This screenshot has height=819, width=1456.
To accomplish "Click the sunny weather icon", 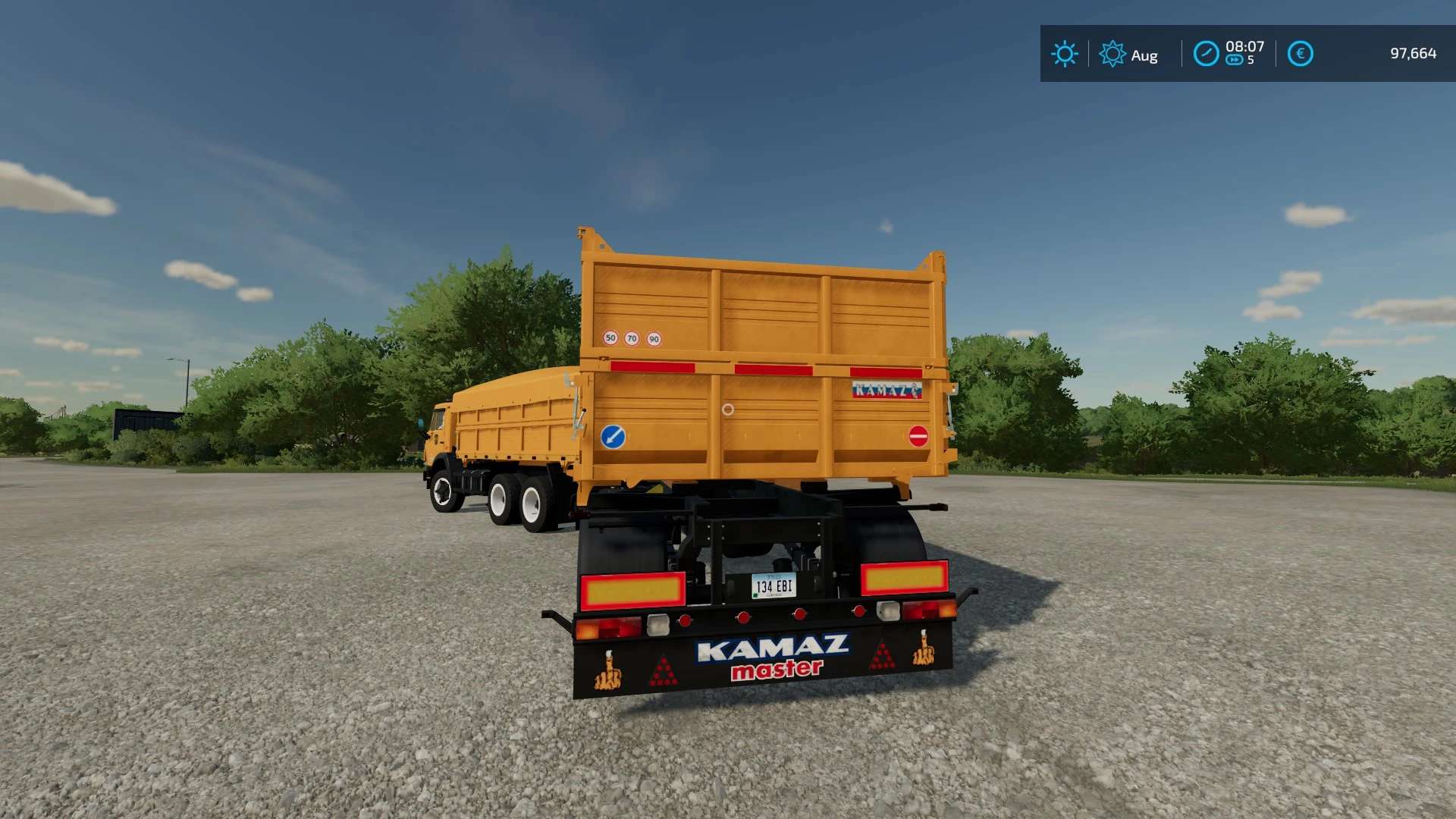I will tap(1064, 54).
